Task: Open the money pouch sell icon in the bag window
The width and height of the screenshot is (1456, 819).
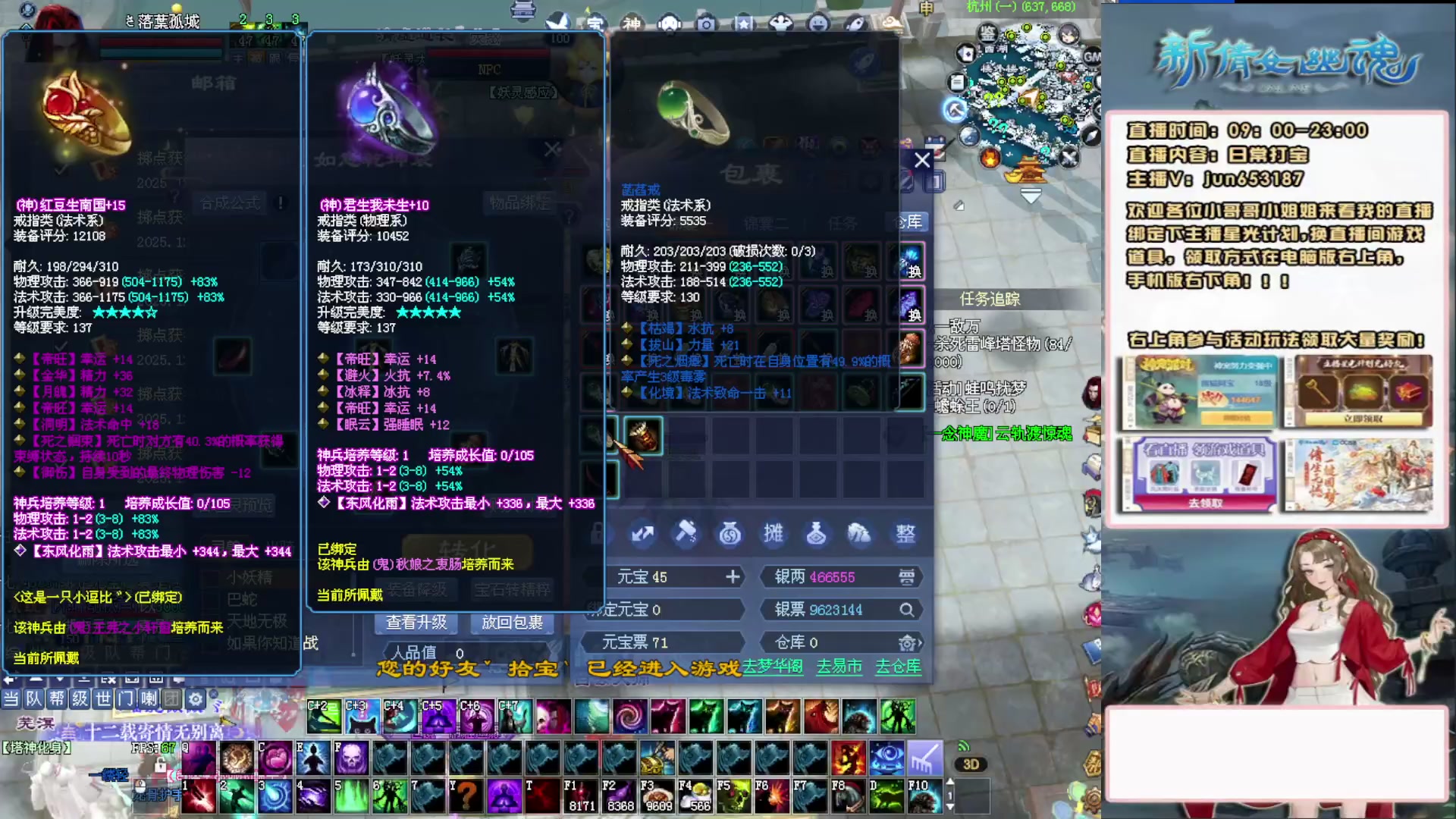Action: pyautogui.click(x=730, y=533)
